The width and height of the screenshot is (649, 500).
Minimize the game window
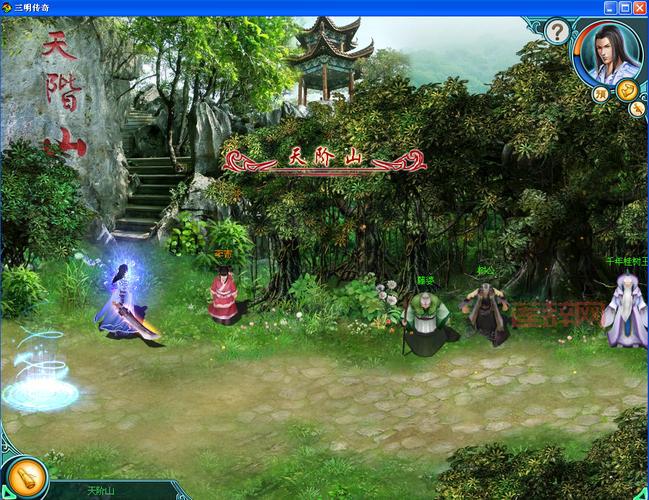(608, 7)
